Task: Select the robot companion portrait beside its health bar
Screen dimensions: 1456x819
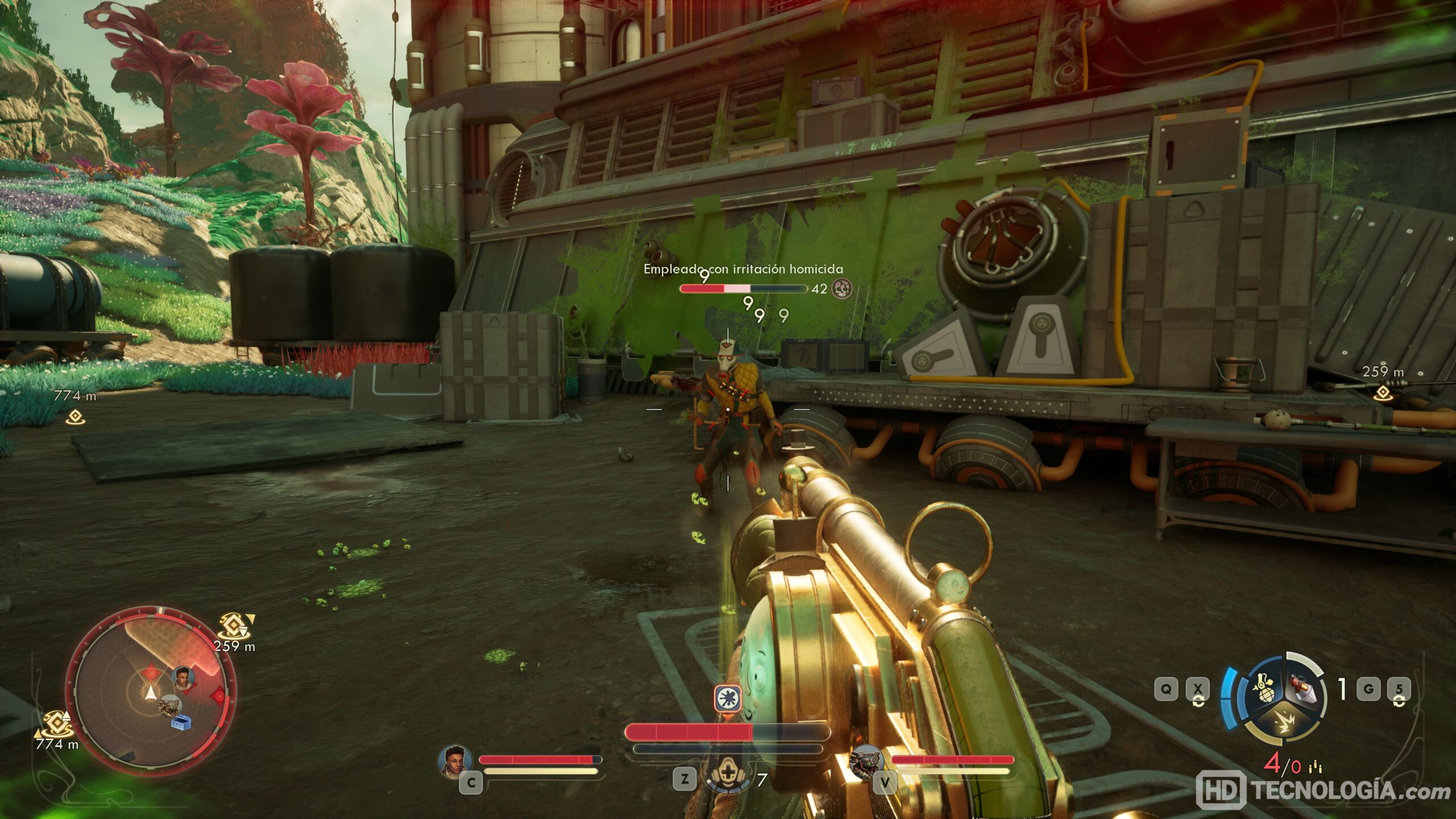Action: click(x=866, y=761)
